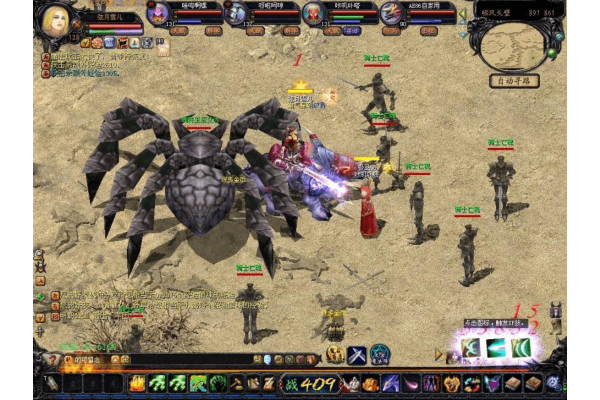Click the golden round emblem above hotbar

[335, 354]
